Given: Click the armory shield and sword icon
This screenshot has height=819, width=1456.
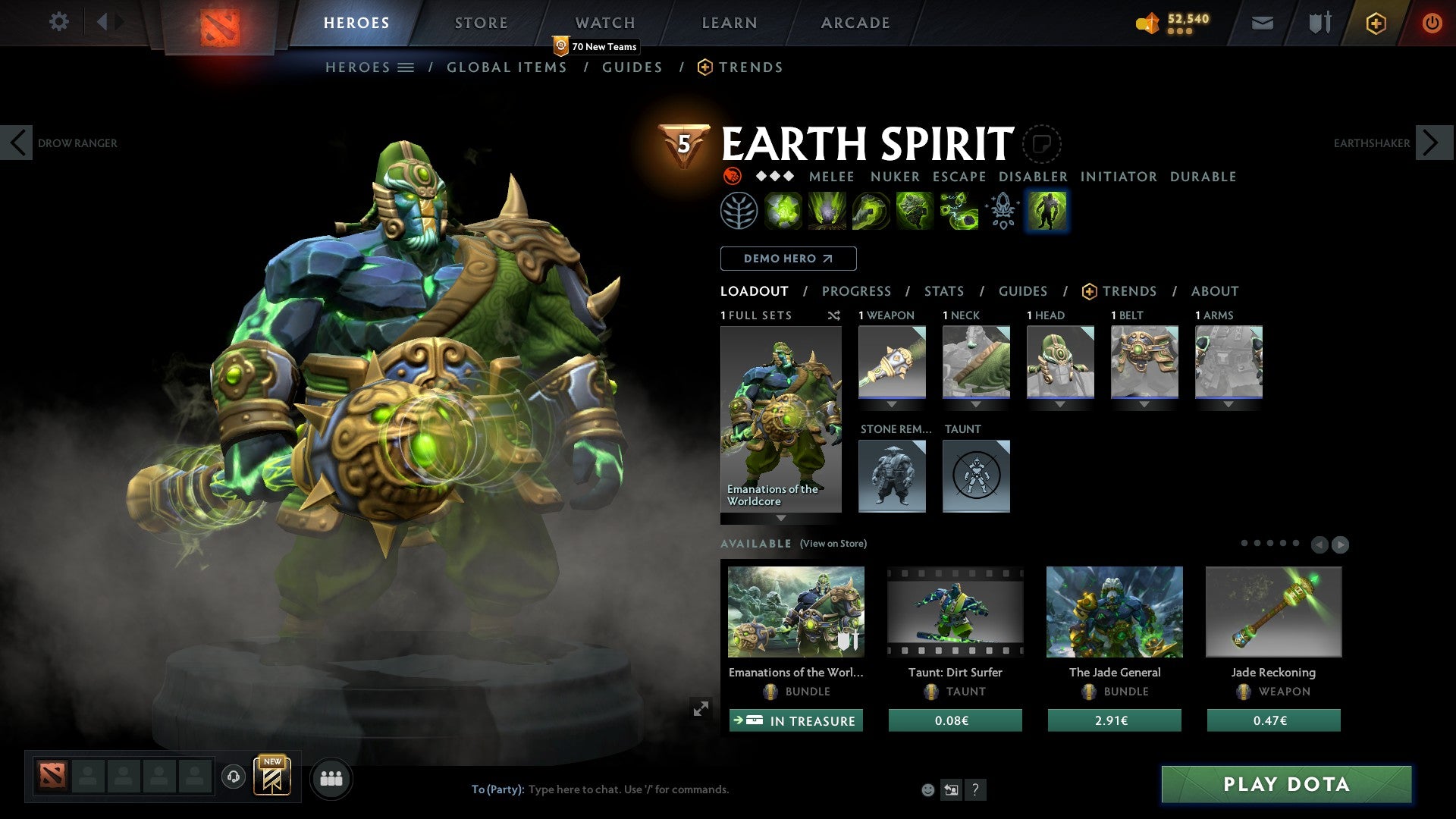Looking at the screenshot, I should [x=1319, y=23].
